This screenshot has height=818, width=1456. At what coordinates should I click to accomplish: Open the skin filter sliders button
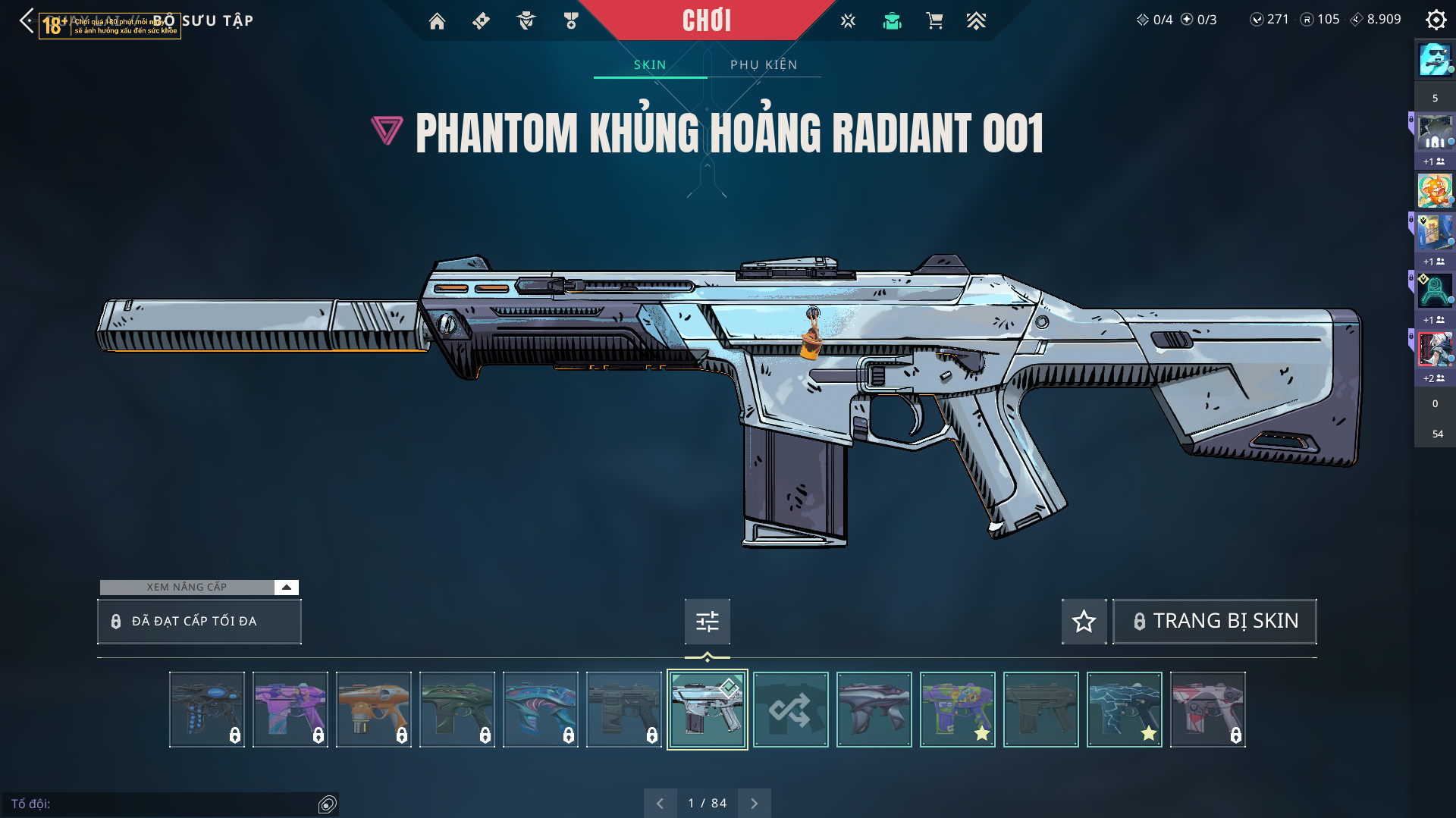707,622
